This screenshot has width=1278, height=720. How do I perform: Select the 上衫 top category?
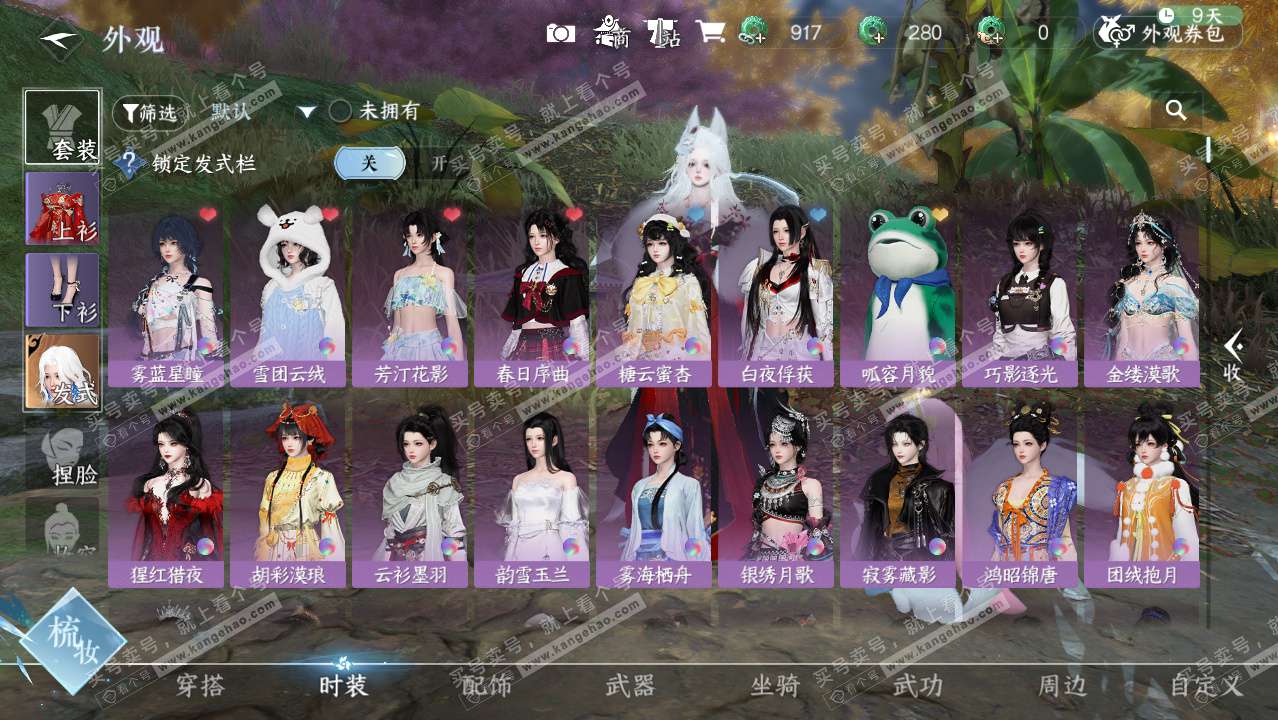click(62, 208)
